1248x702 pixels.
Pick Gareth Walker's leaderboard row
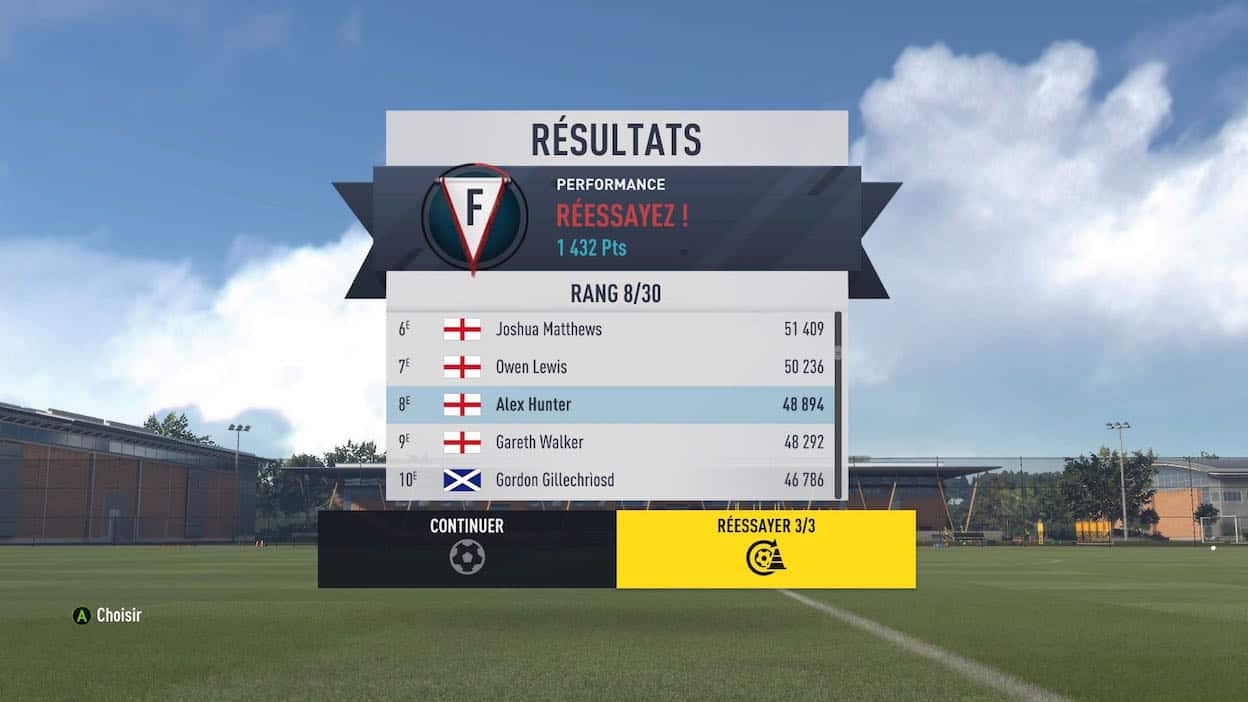pyautogui.click(x=610, y=442)
